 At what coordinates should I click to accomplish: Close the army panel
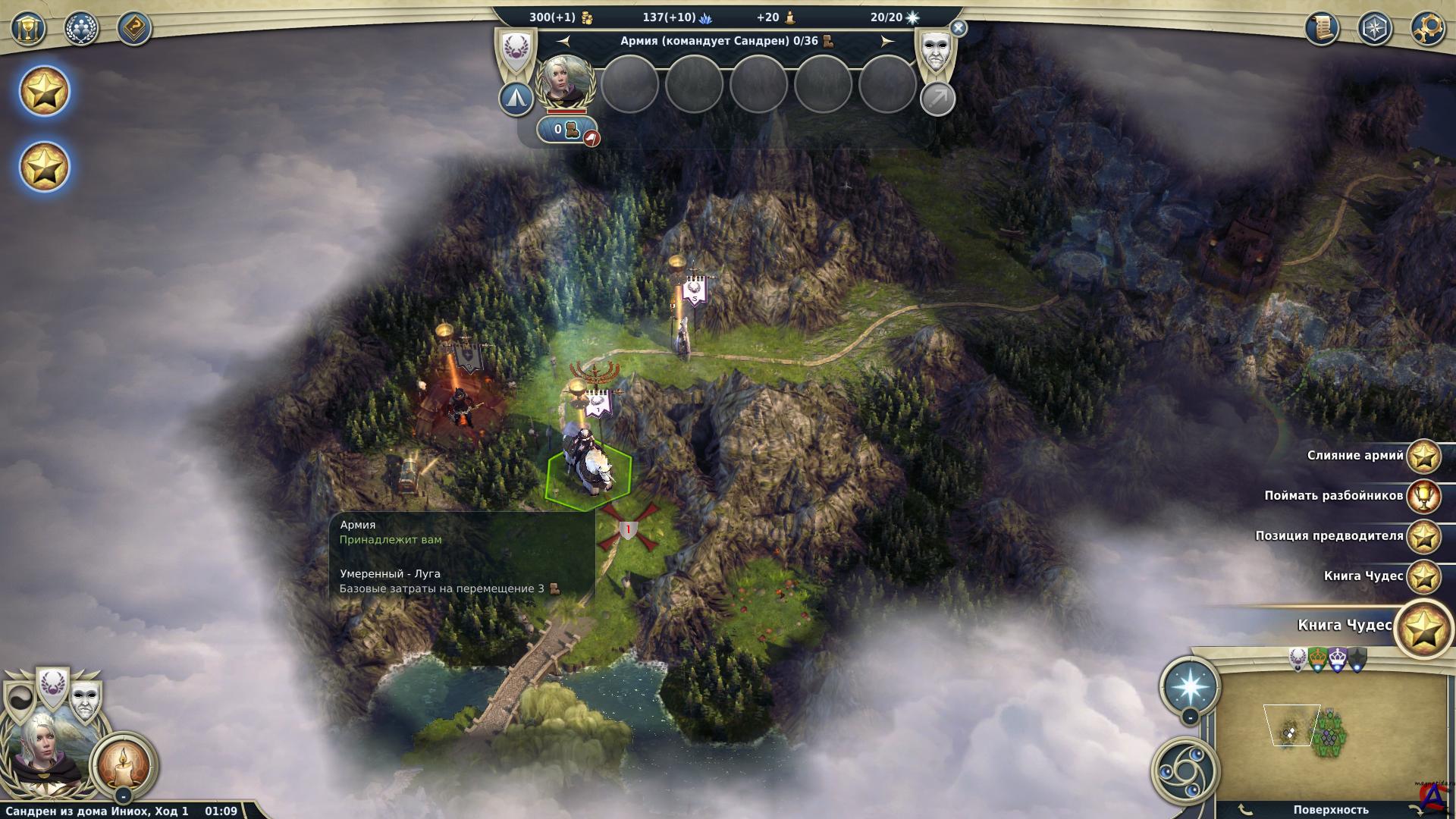click(959, 29)
